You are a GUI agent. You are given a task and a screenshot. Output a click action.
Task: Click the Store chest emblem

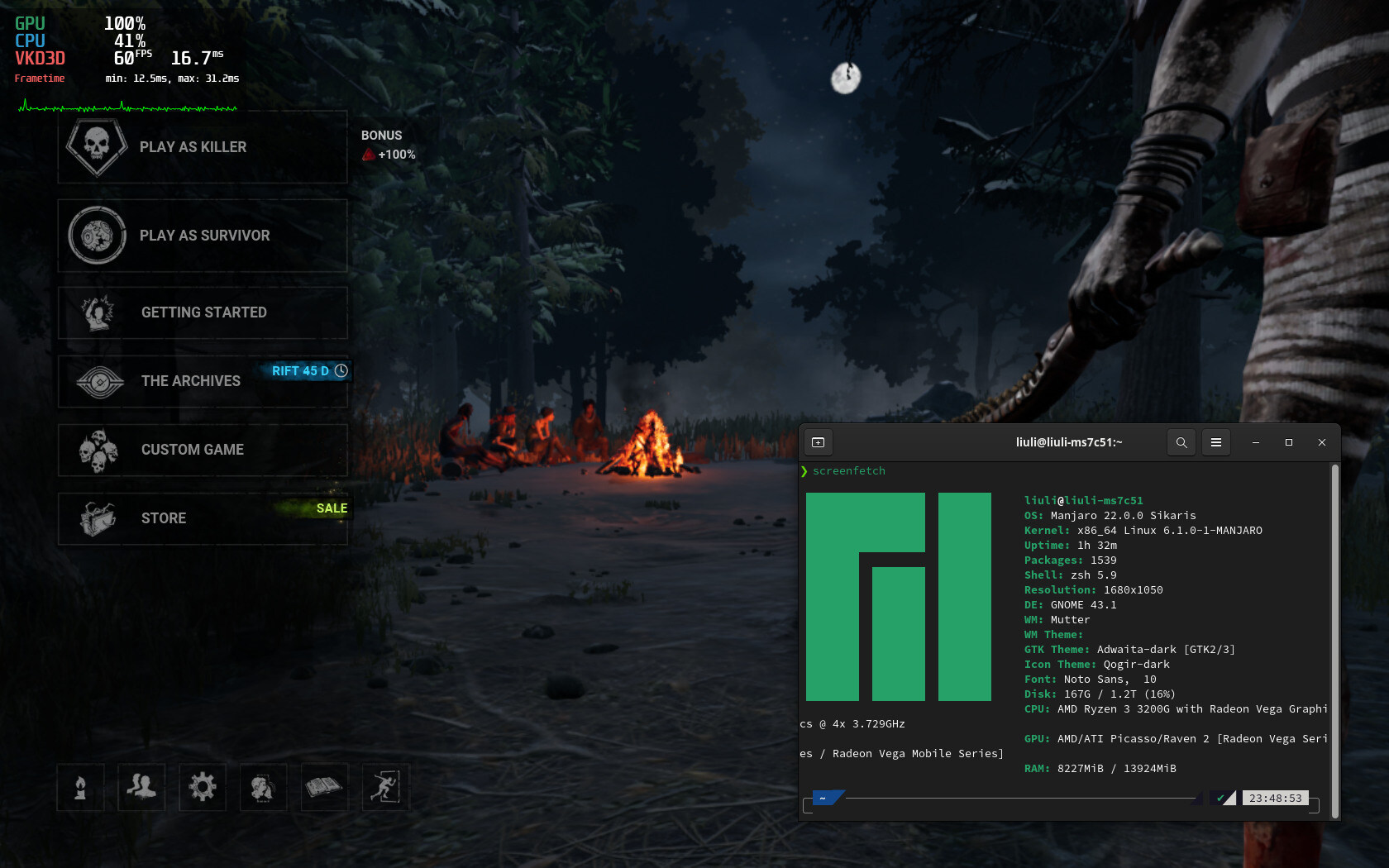coord(99,518)
